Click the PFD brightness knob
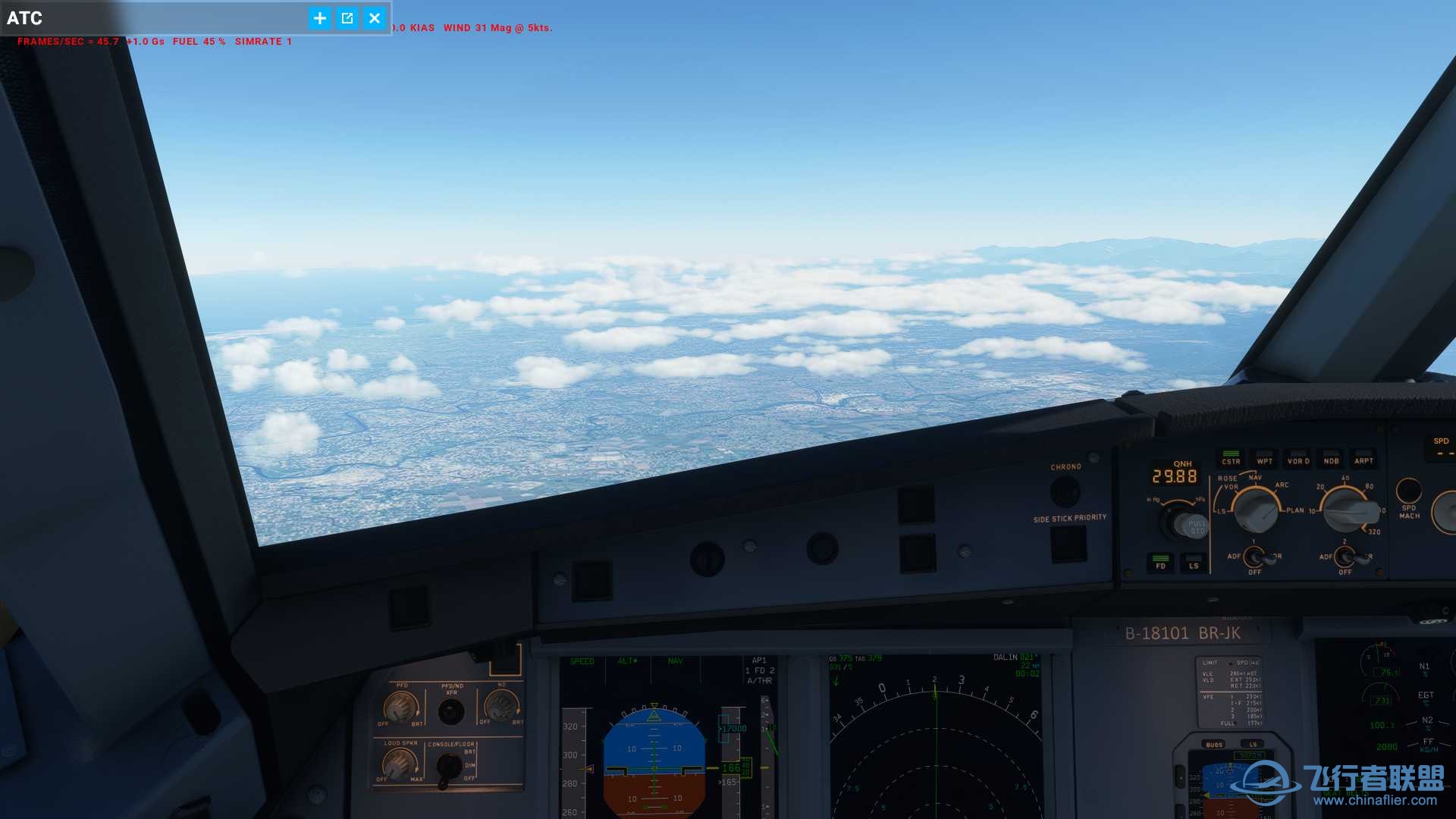 [400, 708]
